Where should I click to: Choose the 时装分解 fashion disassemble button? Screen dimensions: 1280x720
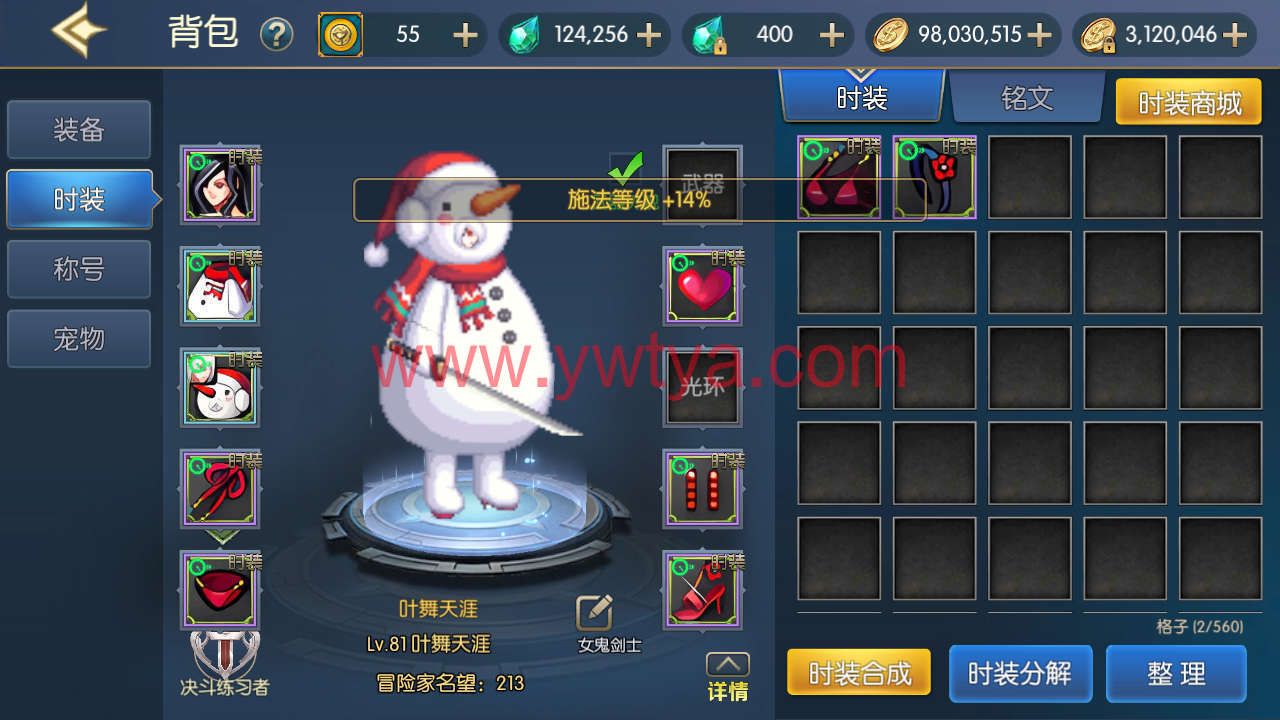1020,673
